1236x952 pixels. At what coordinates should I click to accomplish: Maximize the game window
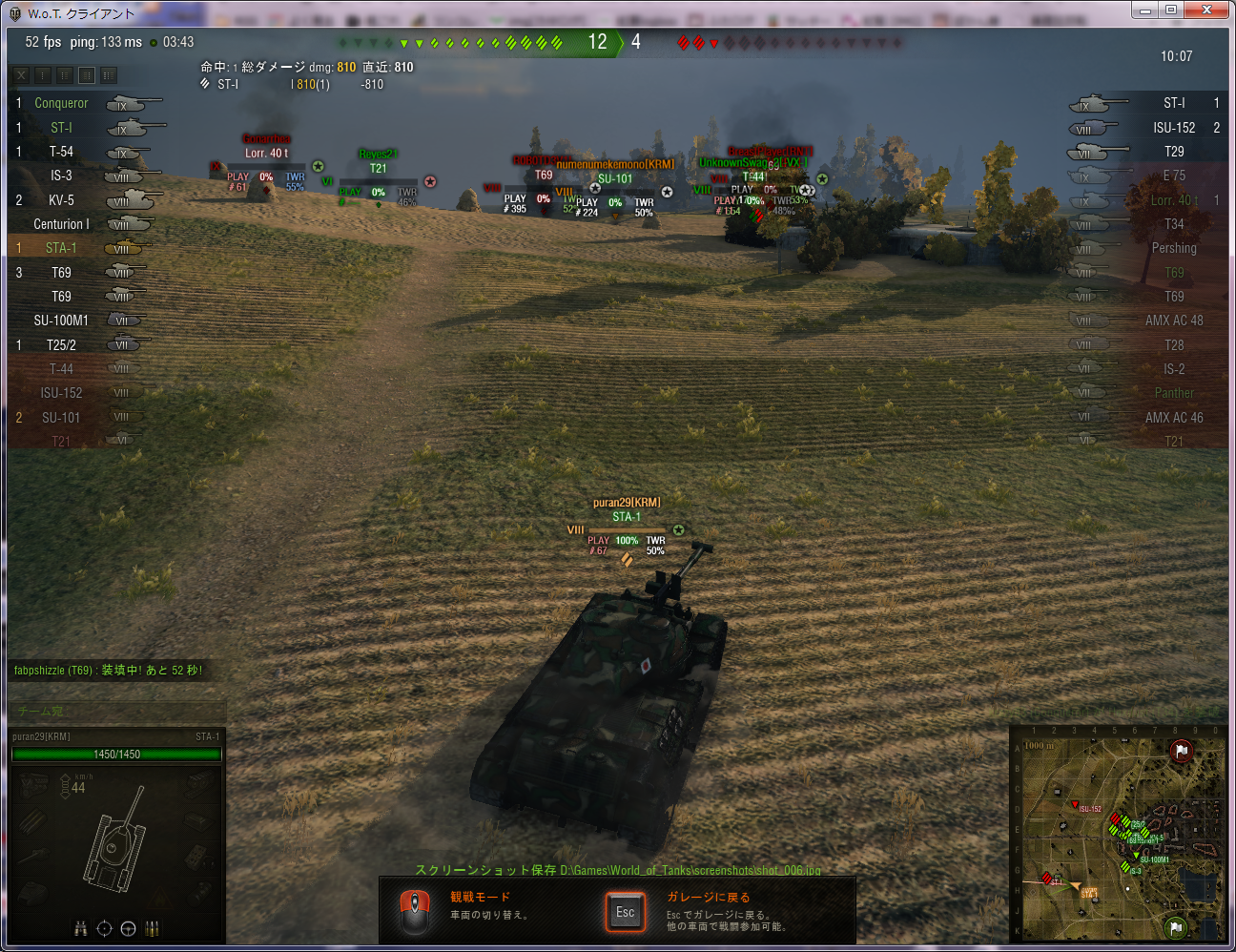tap(1171, 10)
